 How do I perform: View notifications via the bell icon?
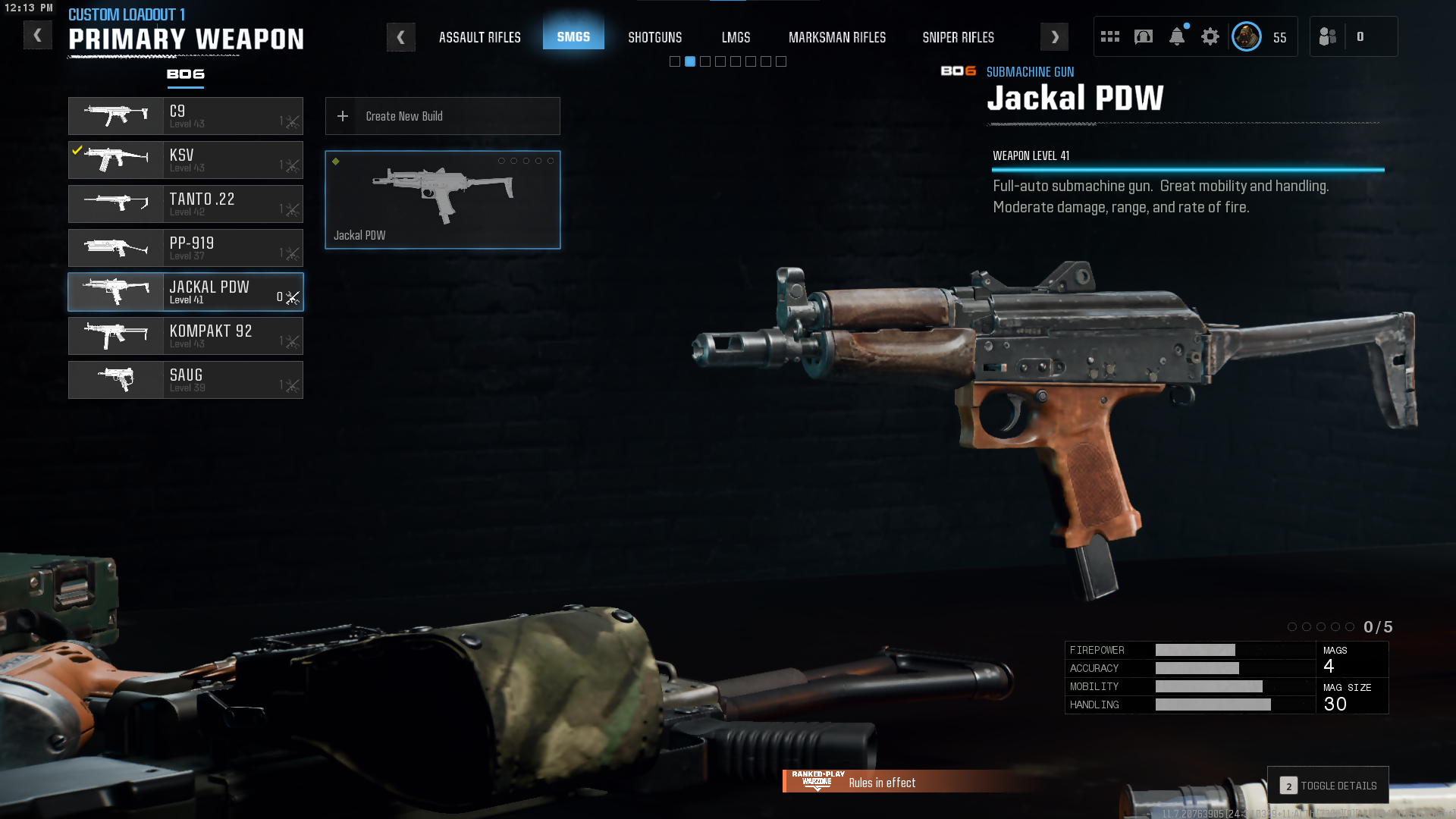1176,36
